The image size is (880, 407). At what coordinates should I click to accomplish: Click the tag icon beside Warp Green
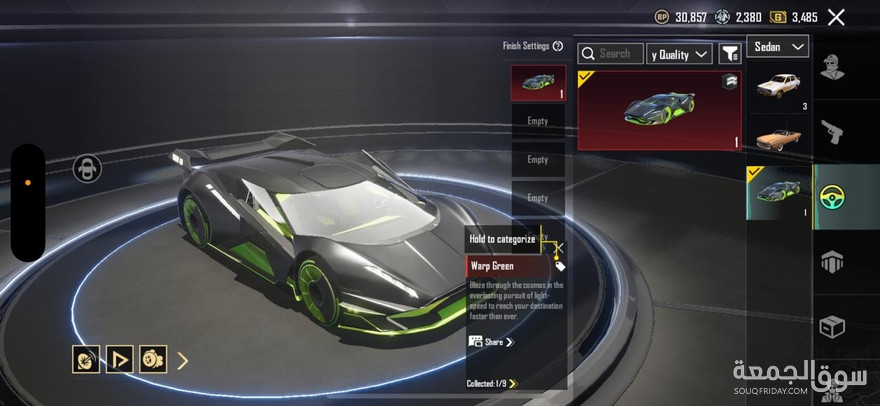point(560,267)
